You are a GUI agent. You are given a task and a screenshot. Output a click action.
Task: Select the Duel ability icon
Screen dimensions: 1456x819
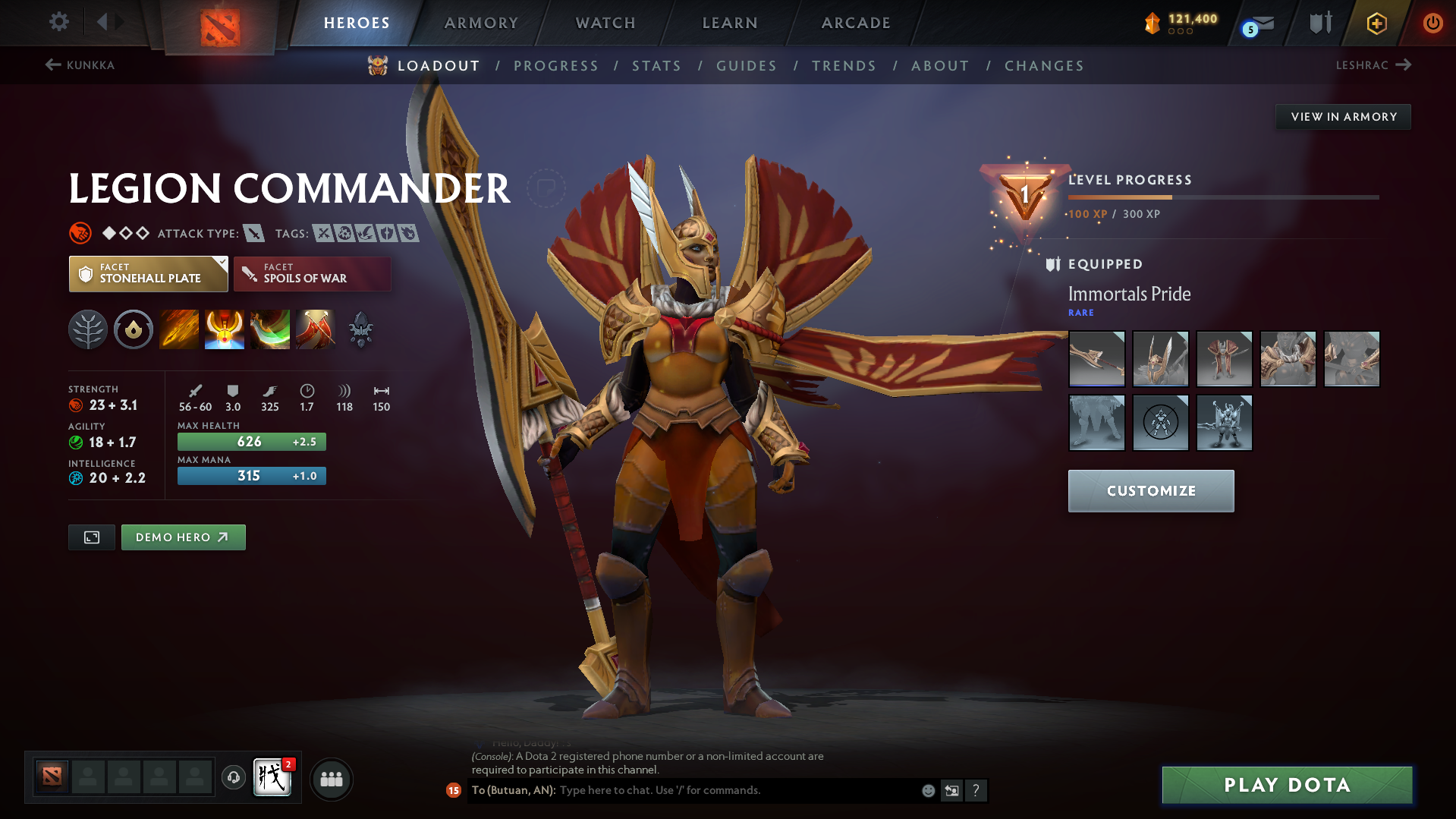point(316,329)
